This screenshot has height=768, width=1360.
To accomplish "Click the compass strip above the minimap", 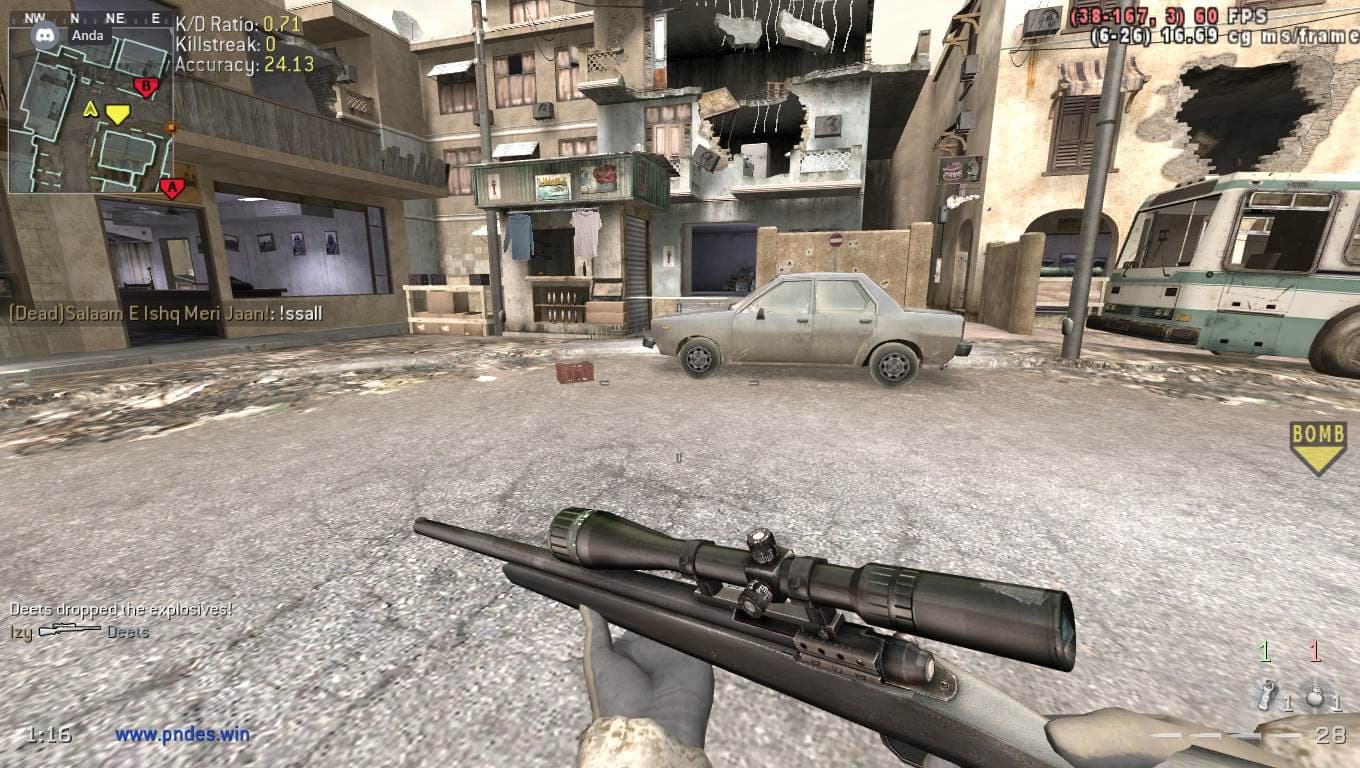I will (90, 18).
